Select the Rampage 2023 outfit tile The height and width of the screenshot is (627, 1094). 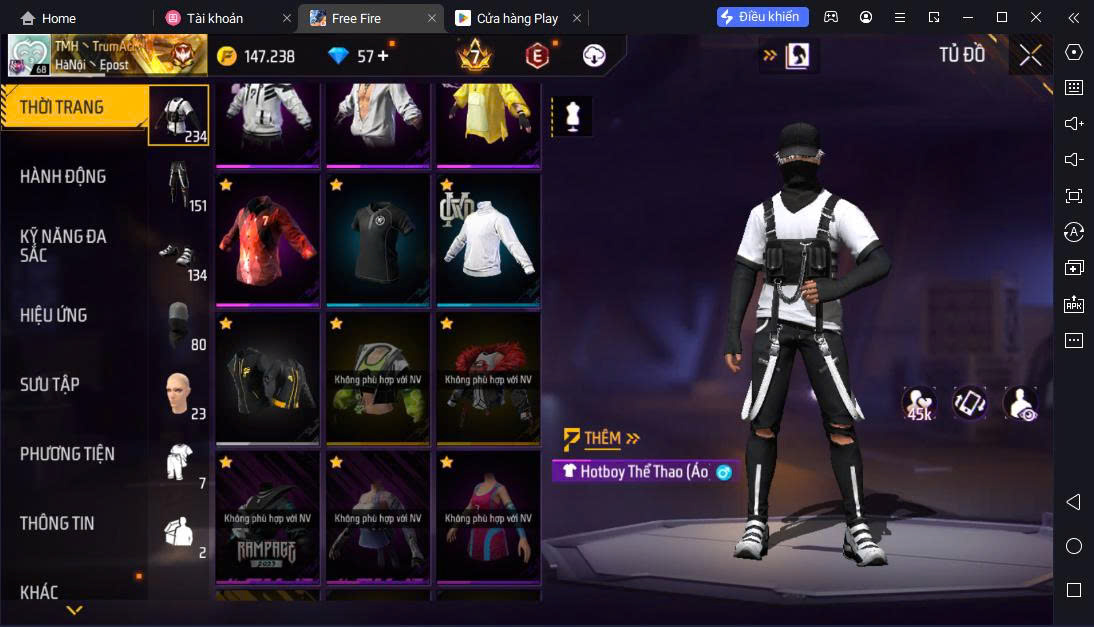click(x=267, y=517)
